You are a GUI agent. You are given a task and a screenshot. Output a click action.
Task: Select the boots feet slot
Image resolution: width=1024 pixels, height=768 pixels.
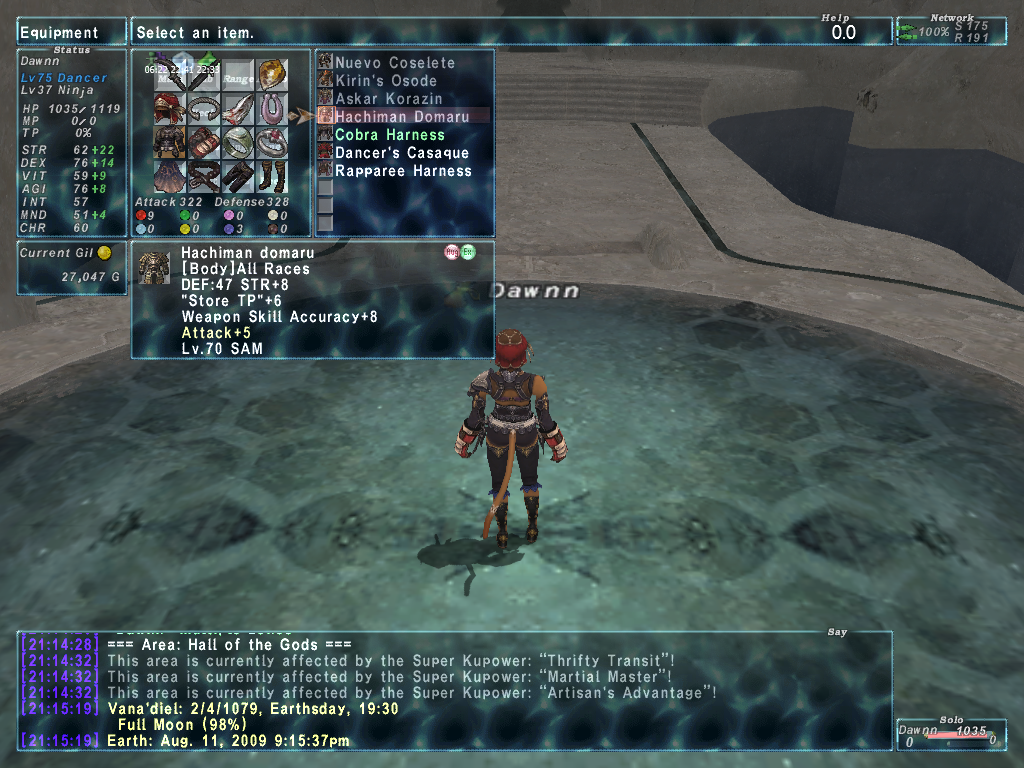(x=272, y=176)
